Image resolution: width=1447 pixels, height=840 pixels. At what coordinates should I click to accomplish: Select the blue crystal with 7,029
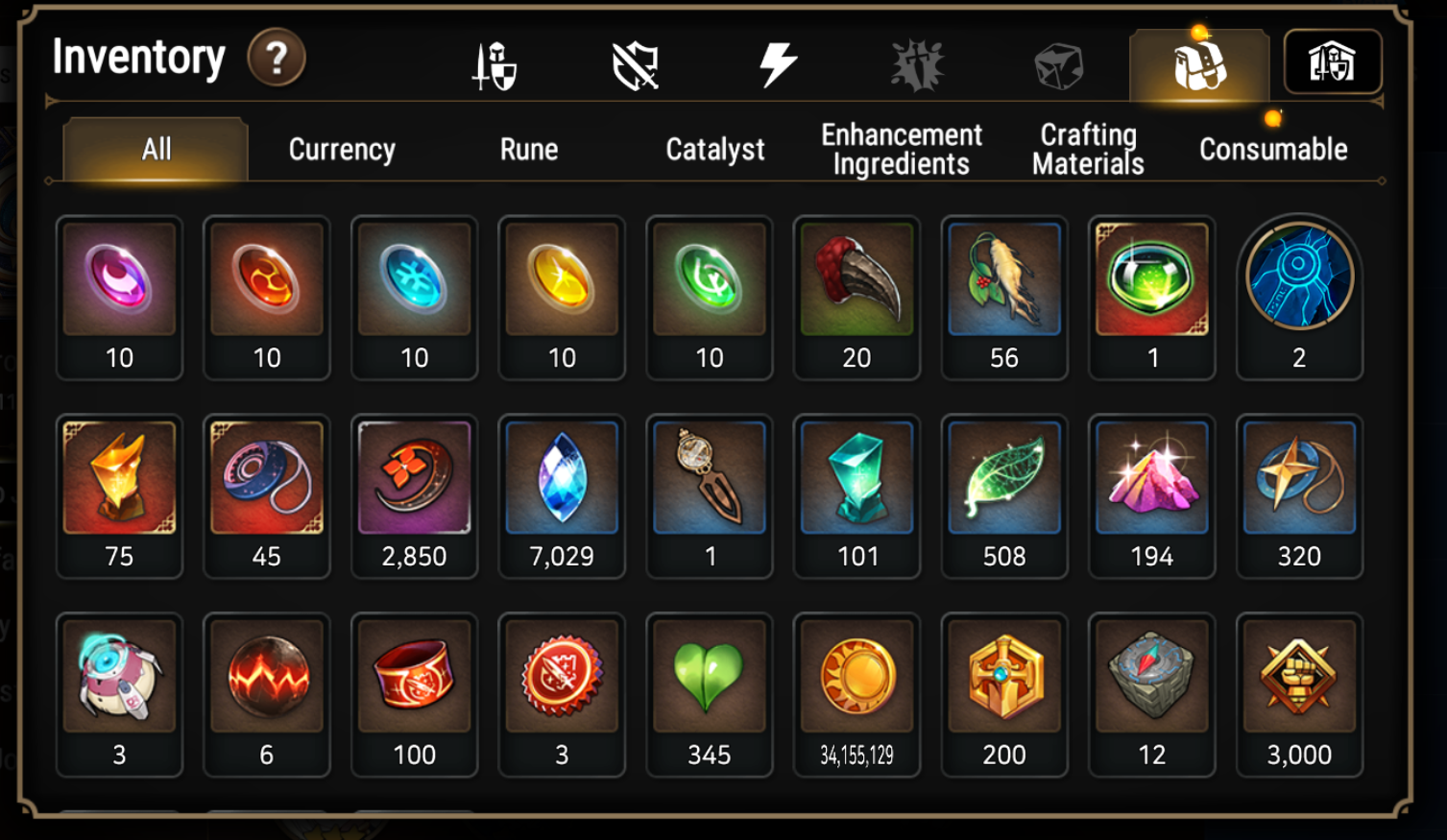point(562,495)
